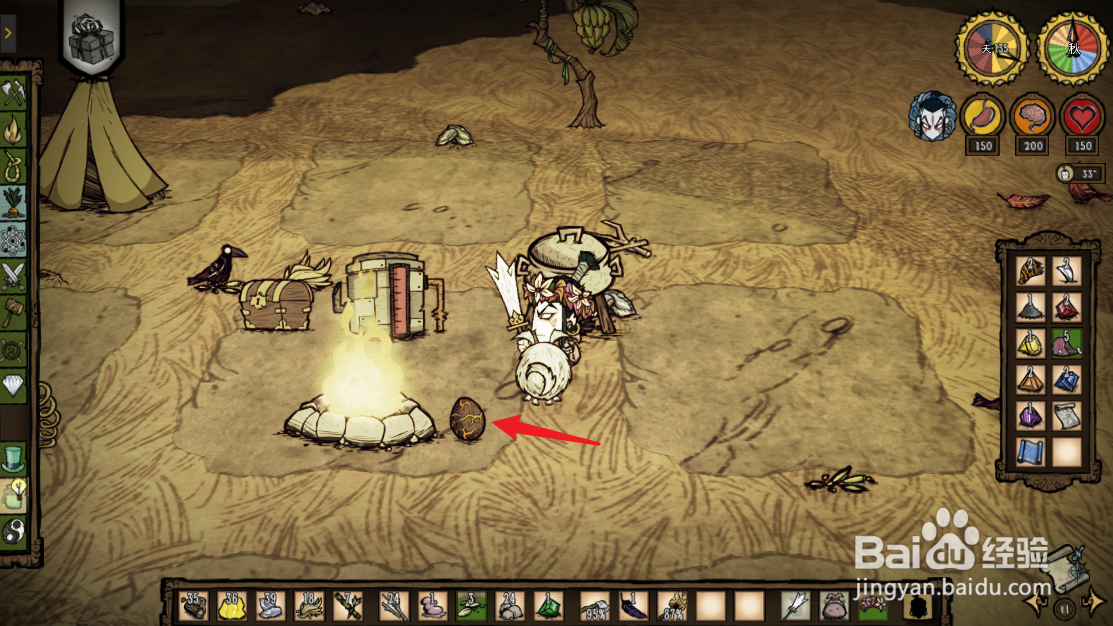Click the equipped flower garland head slot
This screenshot has width=1113, height=626.
pos(875,605)
